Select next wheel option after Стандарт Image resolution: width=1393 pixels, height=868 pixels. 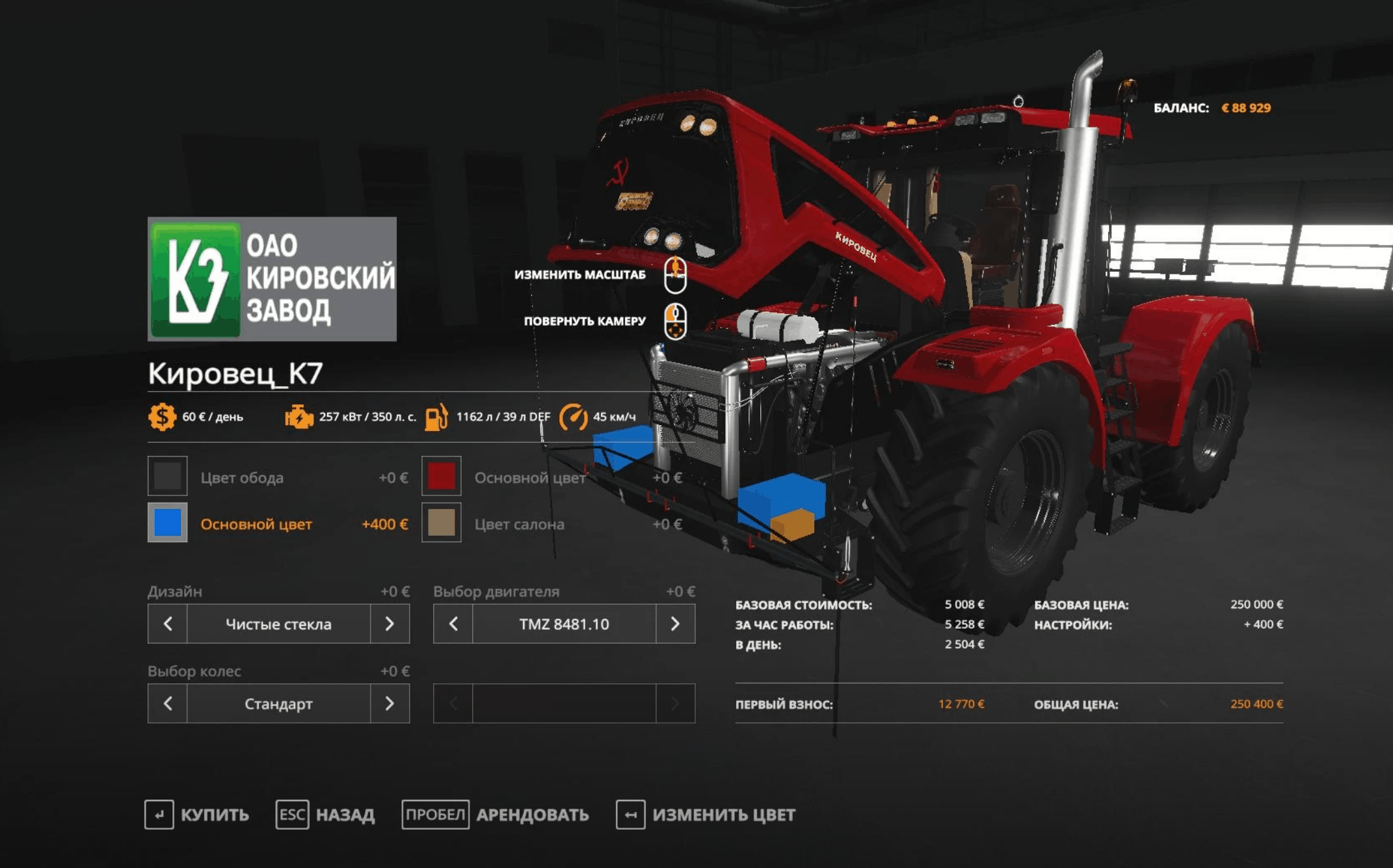pyautogui.click(x=390, y=703)
